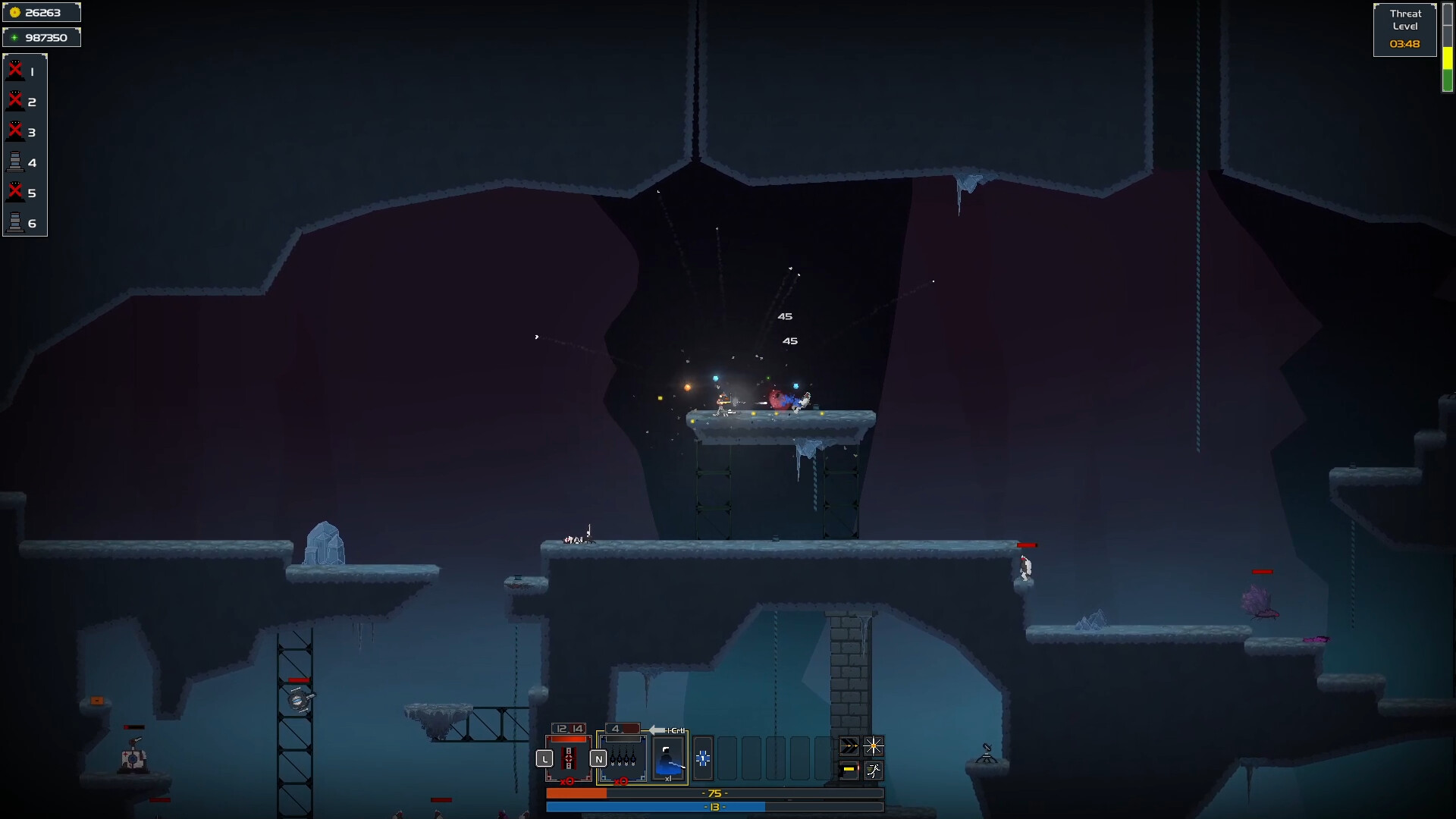Open the coin counter showing 26263
Screen dimensions: 1456x819
pyautogui.click(x=42, y=12)
